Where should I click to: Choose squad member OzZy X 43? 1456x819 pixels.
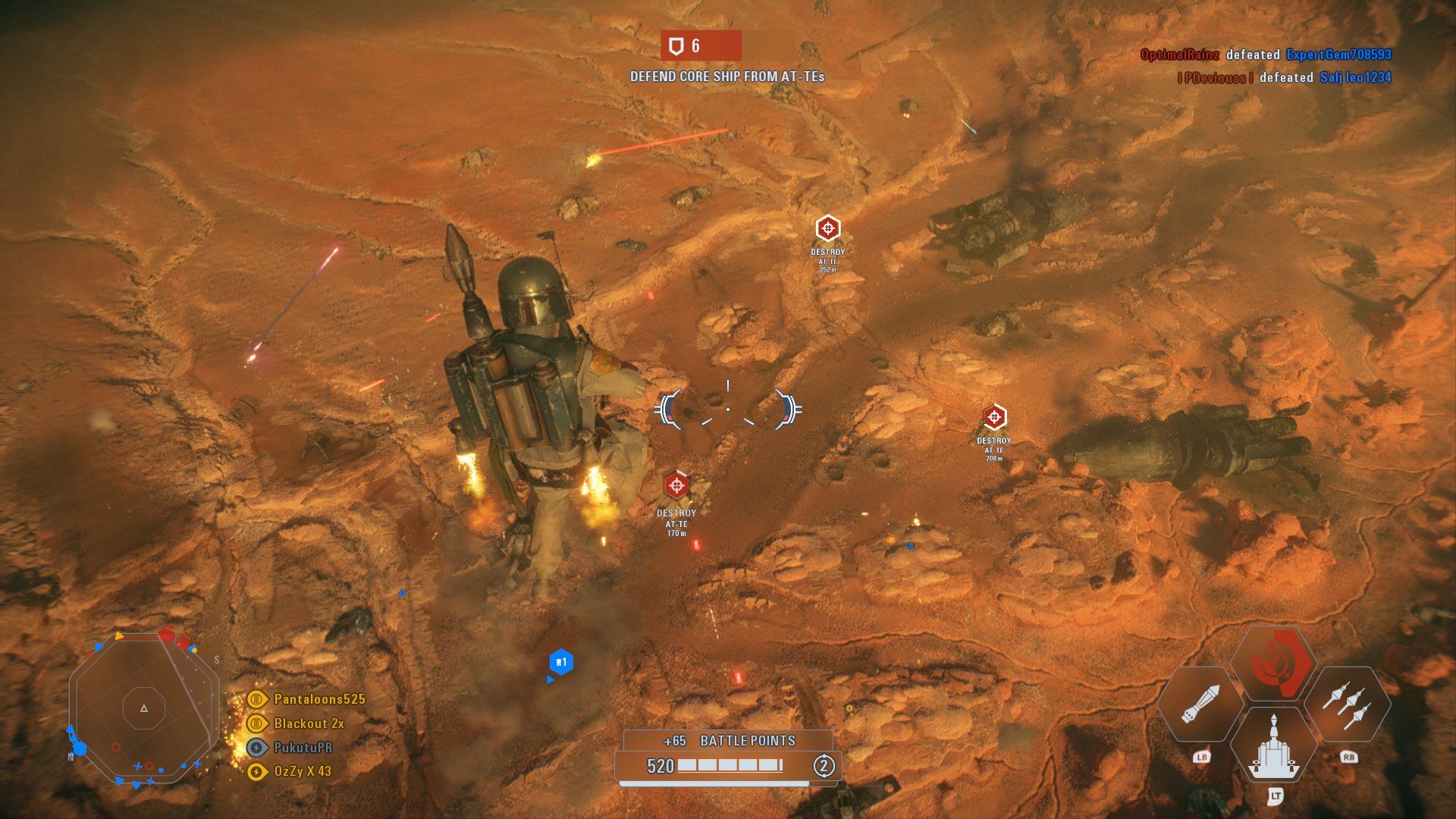click(302, 771)
